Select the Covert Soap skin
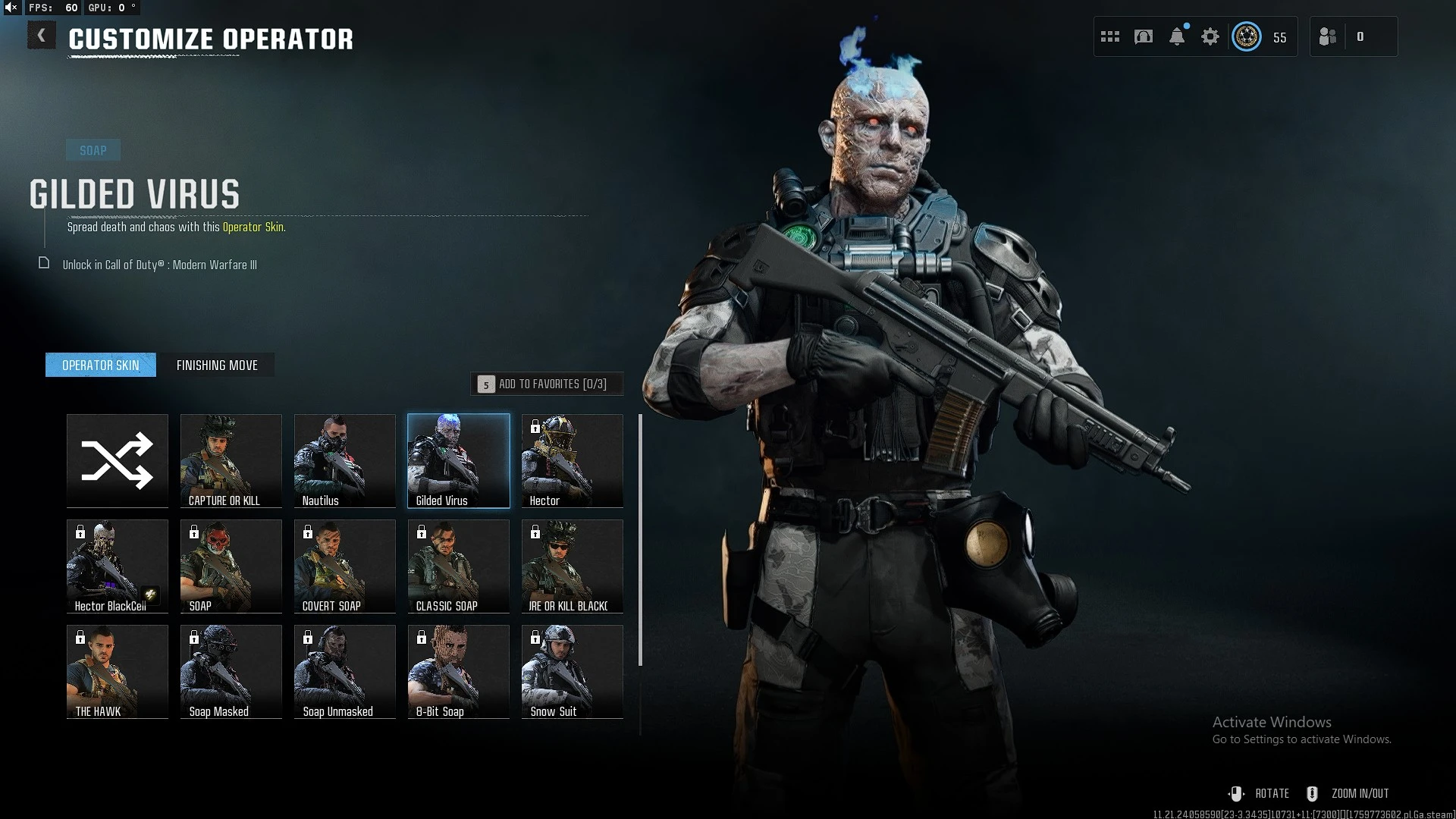 pyautogui.click(x=345, y=566)
